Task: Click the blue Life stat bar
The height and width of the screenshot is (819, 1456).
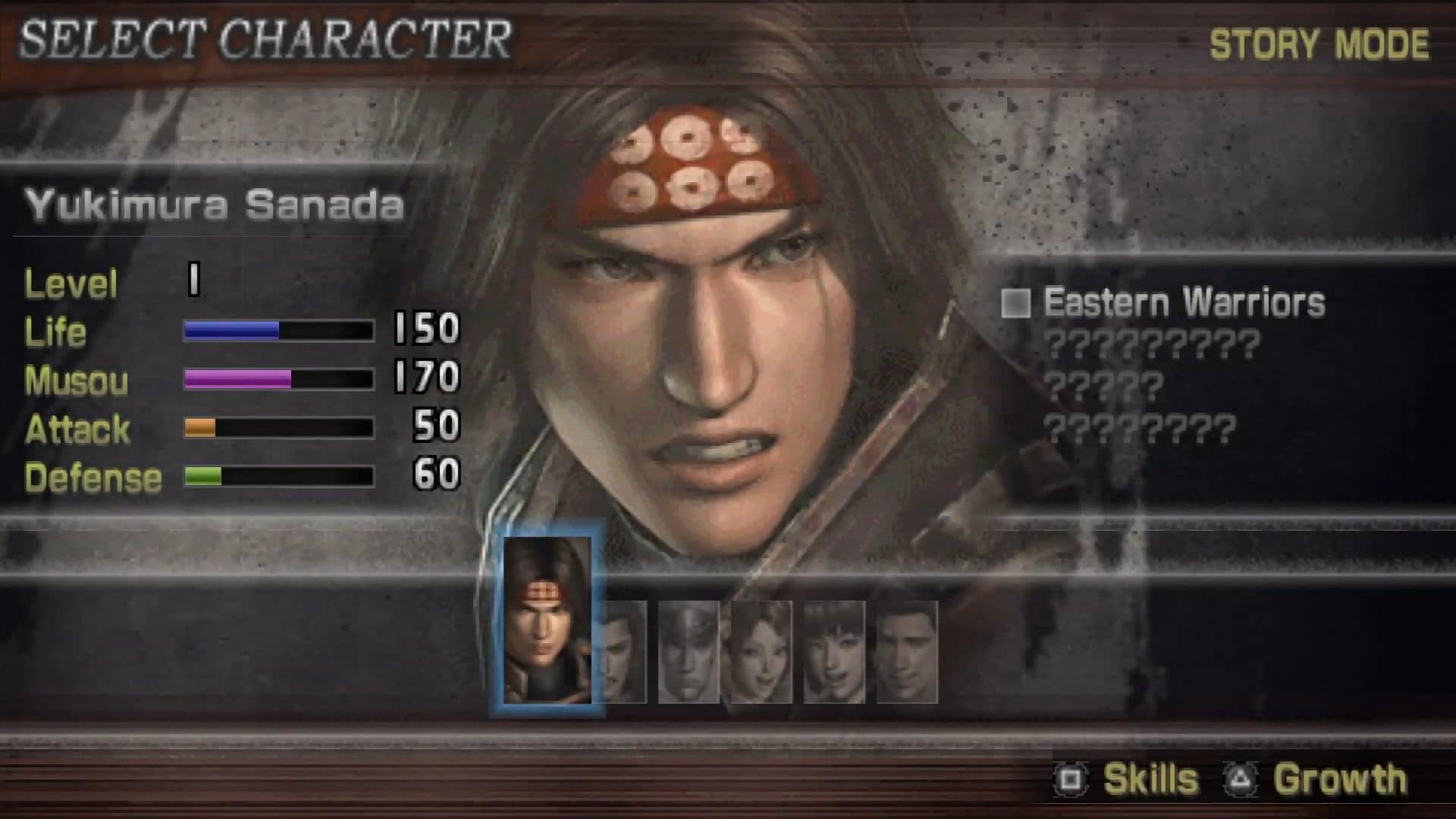Action: click(x=231, y=331)
